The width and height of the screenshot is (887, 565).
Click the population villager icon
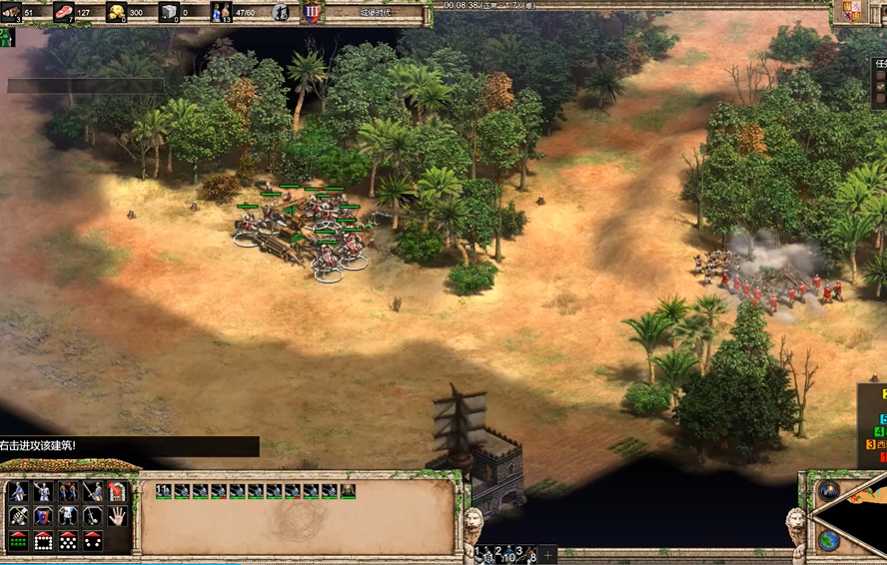click(x=220, y=12)
